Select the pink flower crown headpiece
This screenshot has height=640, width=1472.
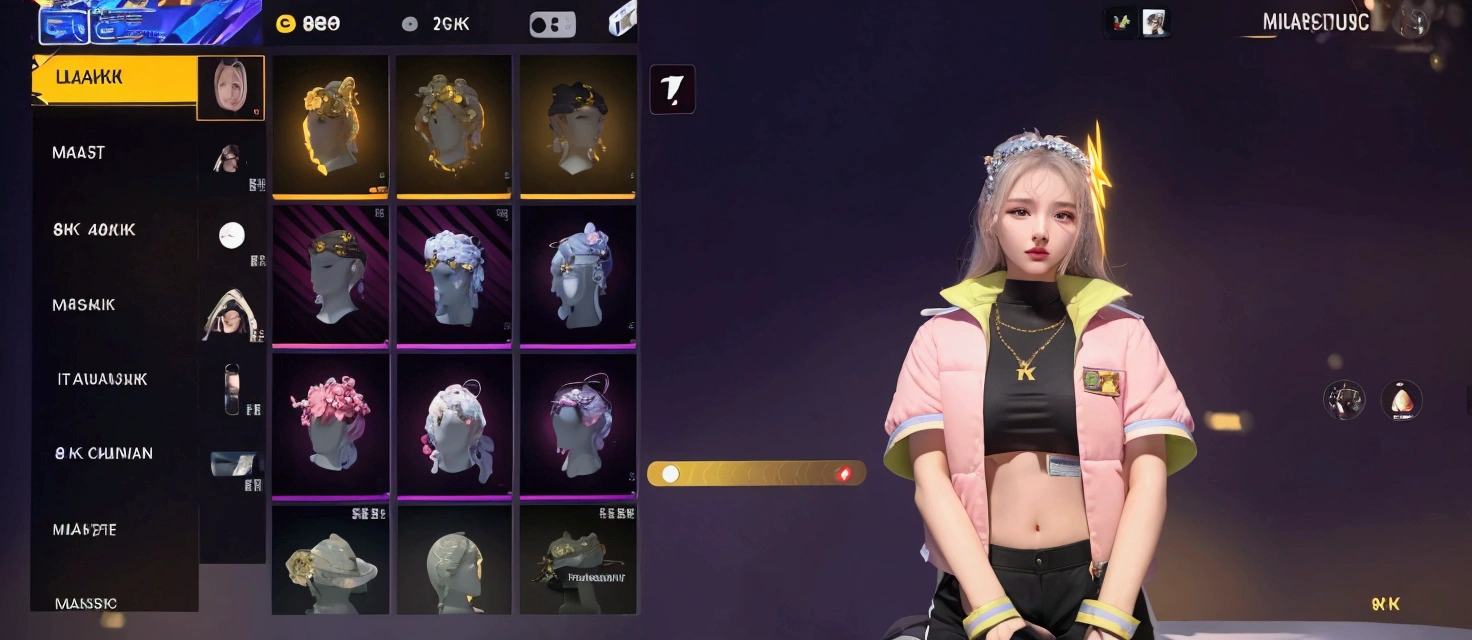click(x=330, y=425)
